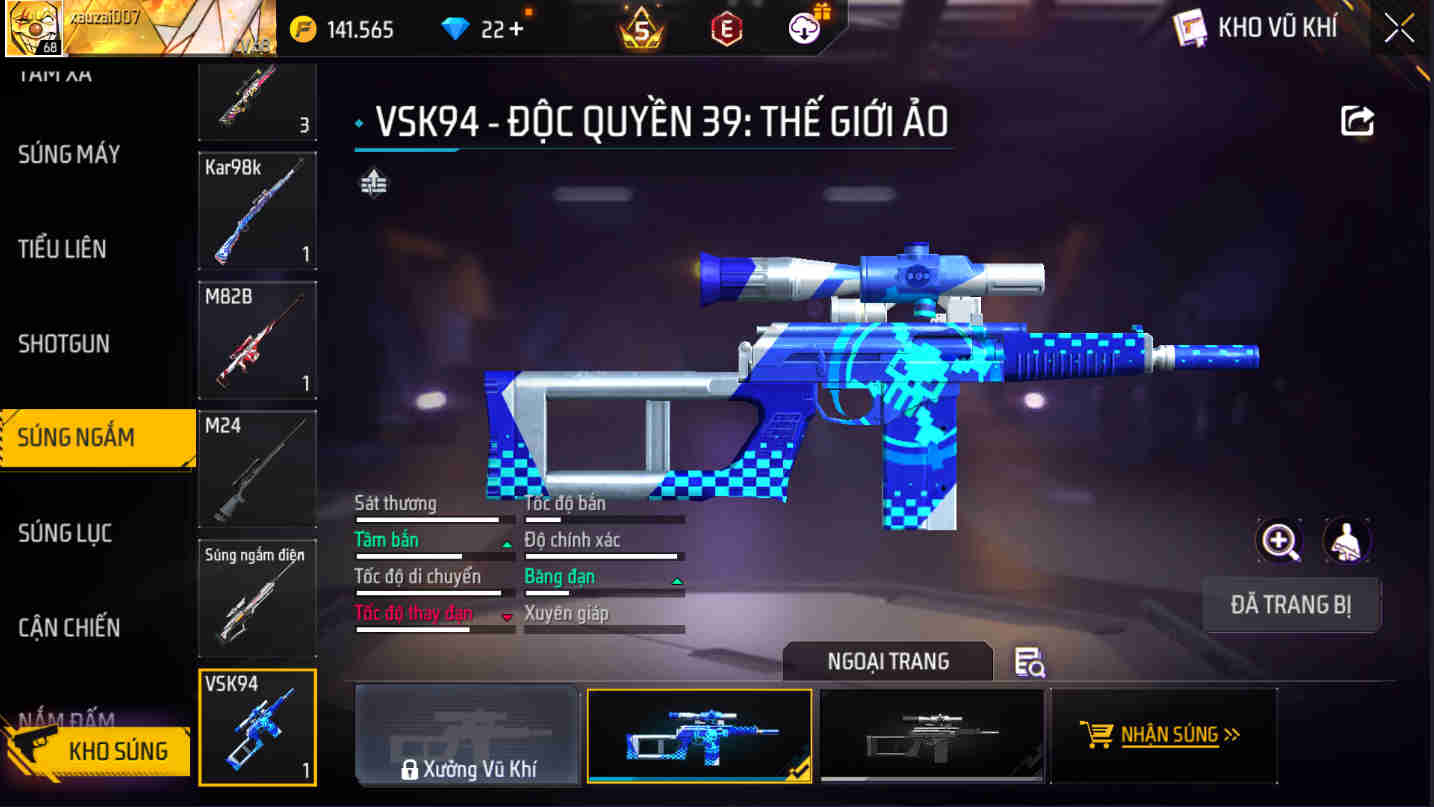Click the share weapon icon
The width and height of the screenshot is (1434, 807).
pyautogui.click(x=1357, y=120)
